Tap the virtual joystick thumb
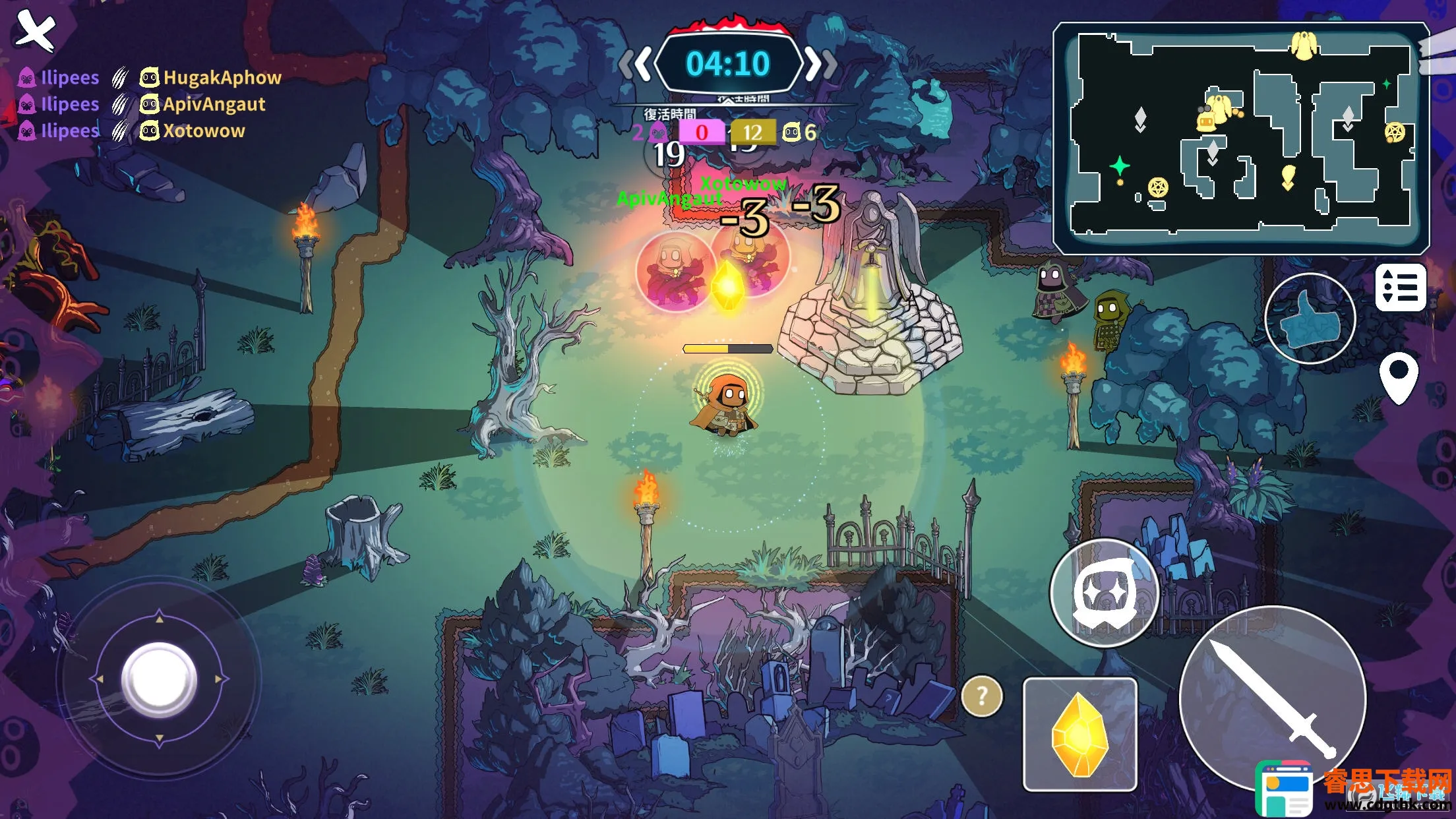 tap(159, 679)
